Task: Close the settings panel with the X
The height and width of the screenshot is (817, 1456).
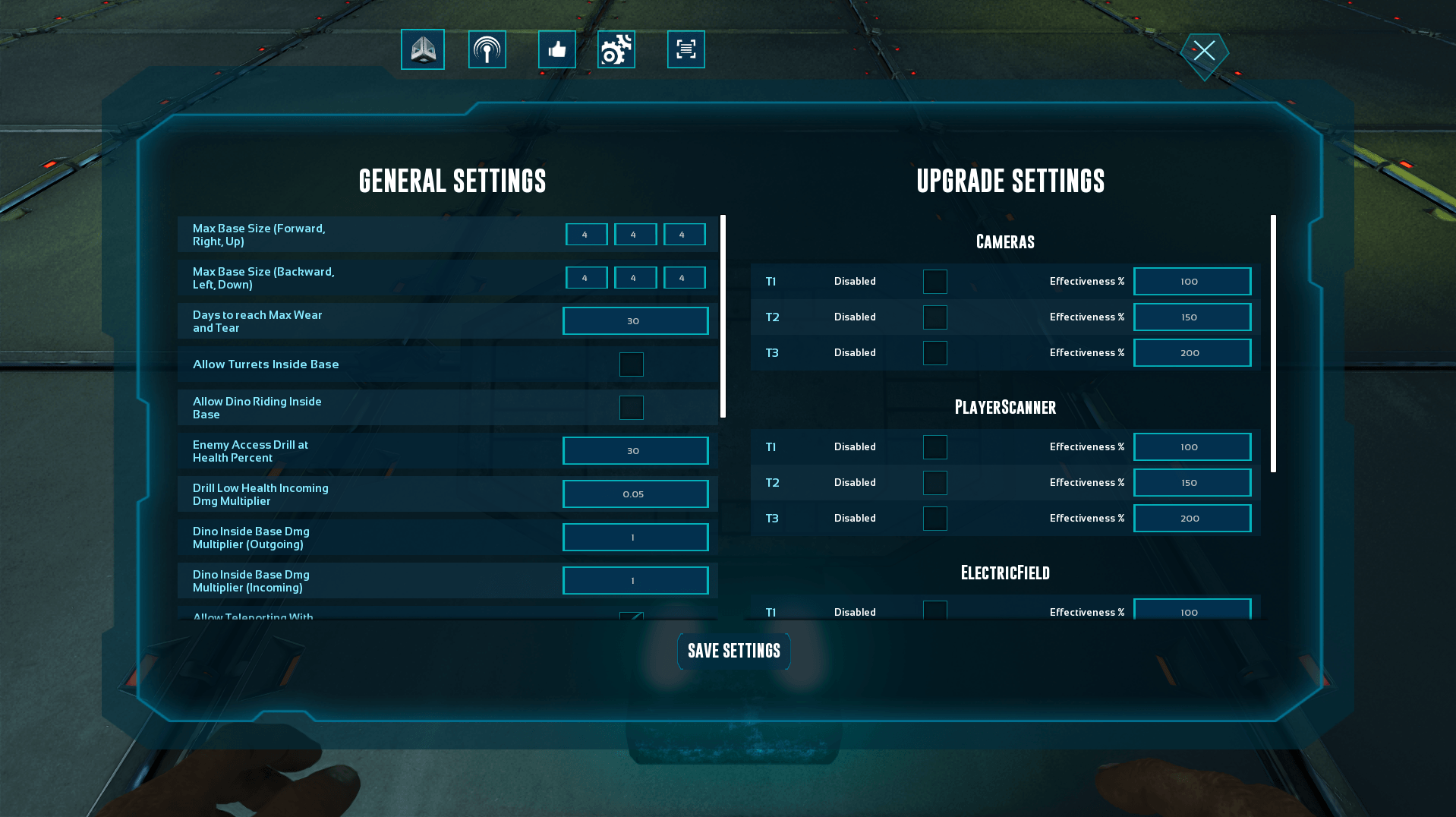Action: 1204,52
